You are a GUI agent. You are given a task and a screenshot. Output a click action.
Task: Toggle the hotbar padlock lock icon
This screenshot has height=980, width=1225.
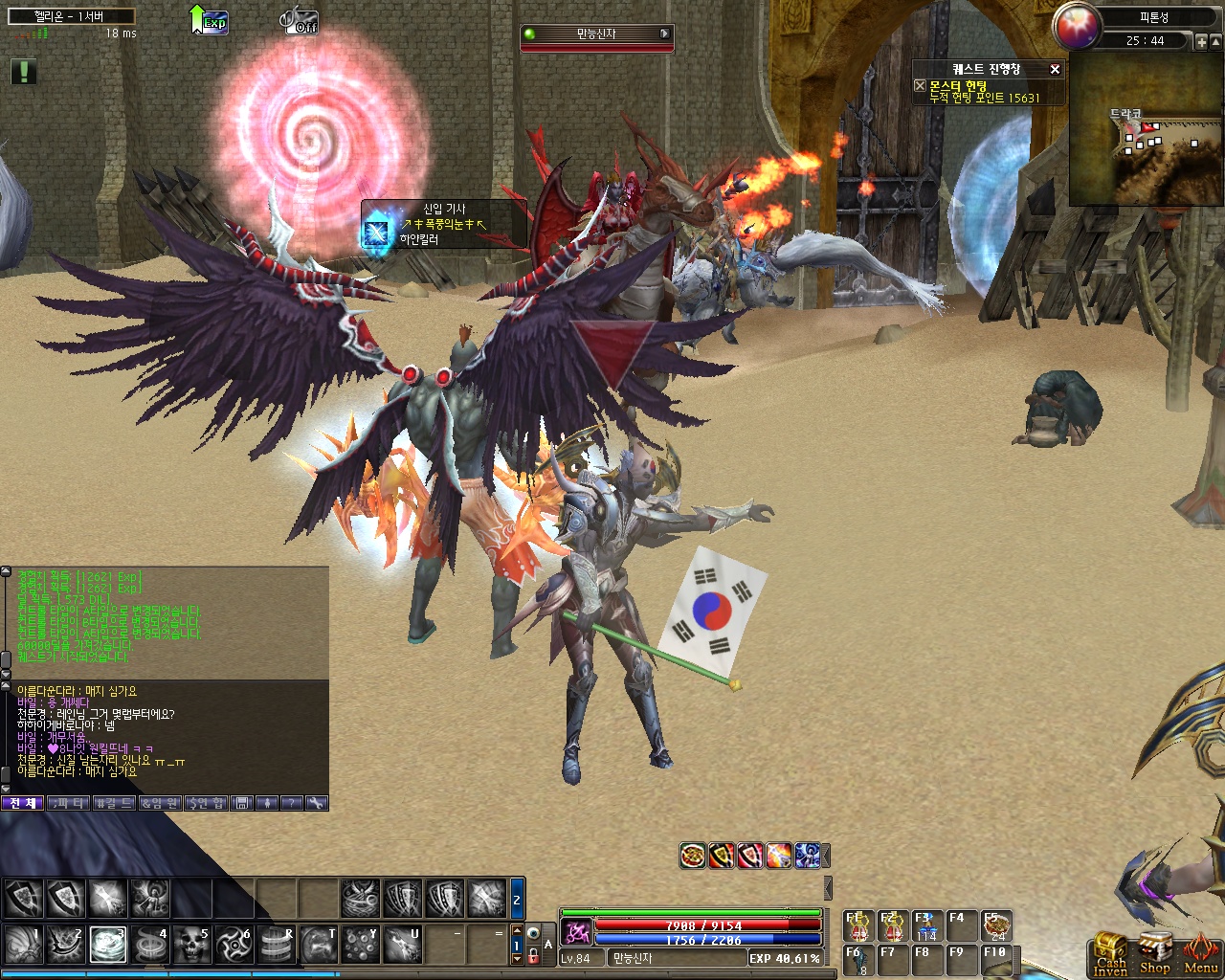533,955
